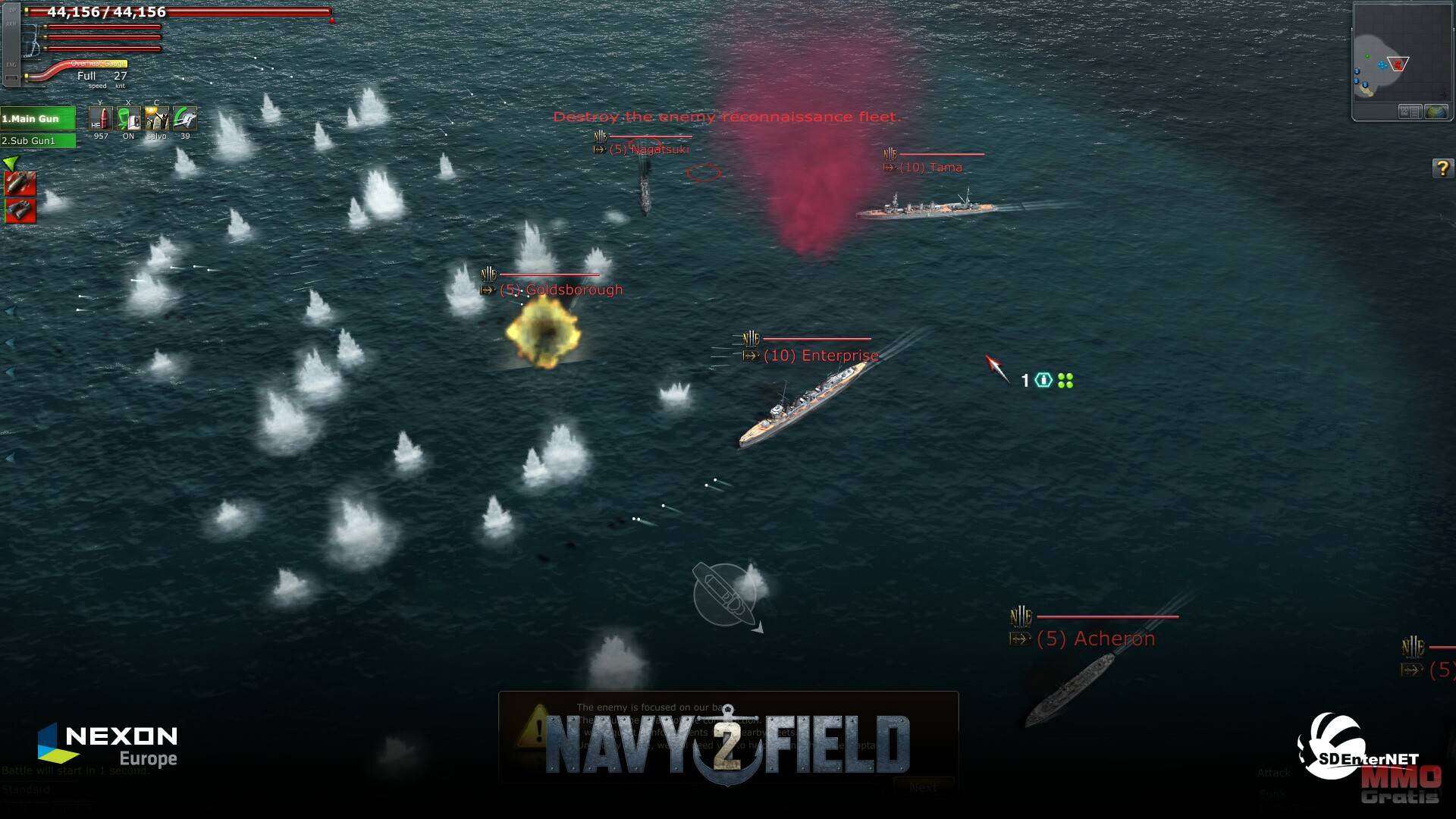Select the fleet group 1 marker
The height and width of the screenshot is (819, 1456).
[1046, 380]
